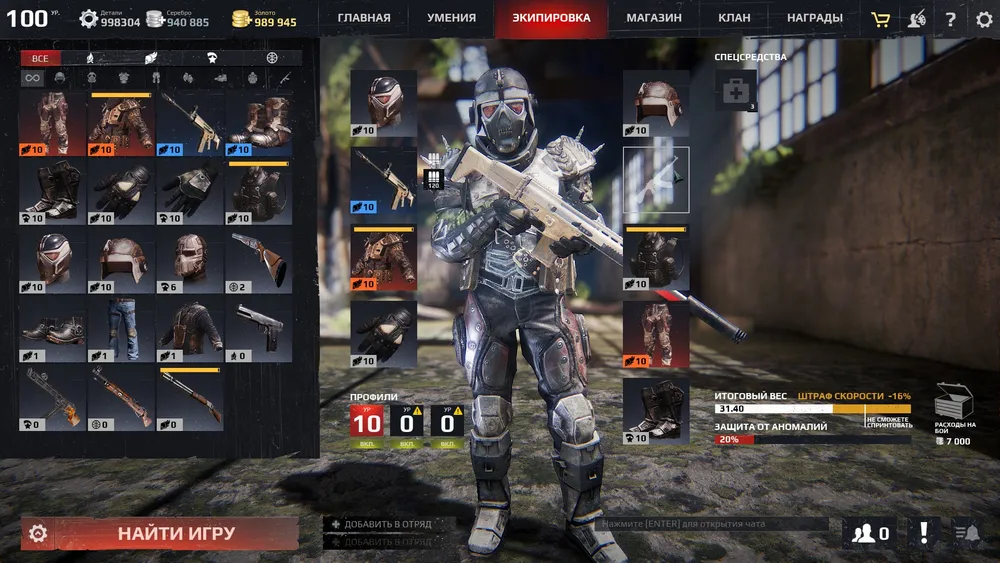This screenshot has height=563, width=1000.
Task: Select the equipped boots slot
Action: (656, 410)
